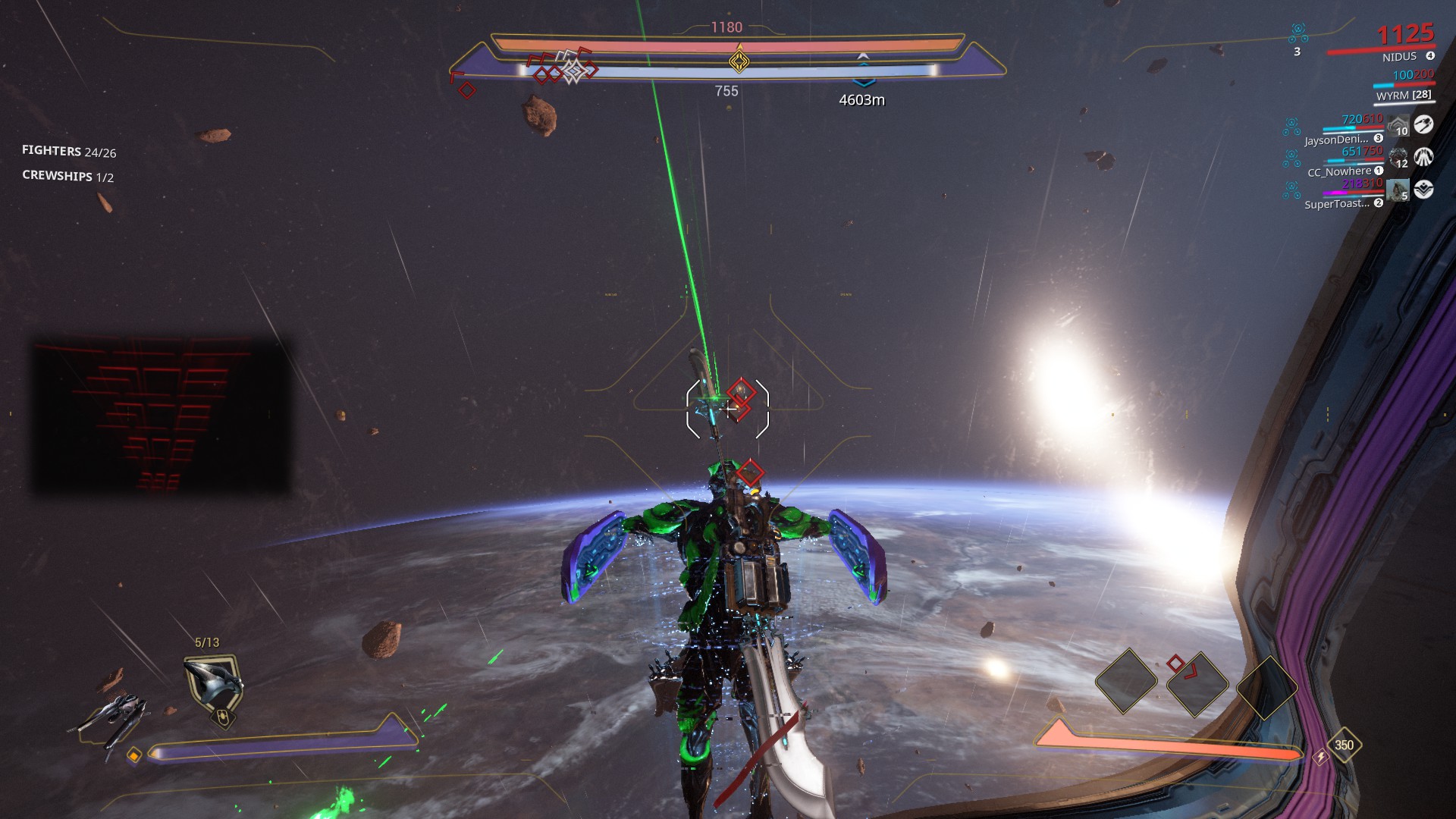The height and width of the screenshot is (819, 1456).
Task: Select the ordnance missile icon showing 5/13
Action: [213, 682]
